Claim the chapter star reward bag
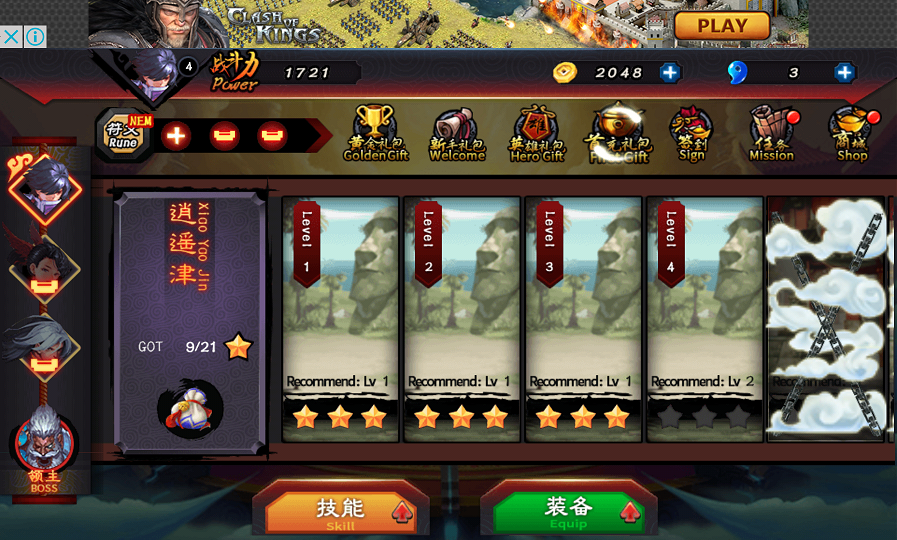Screen dimensions: 897x540 click(190, 409)
